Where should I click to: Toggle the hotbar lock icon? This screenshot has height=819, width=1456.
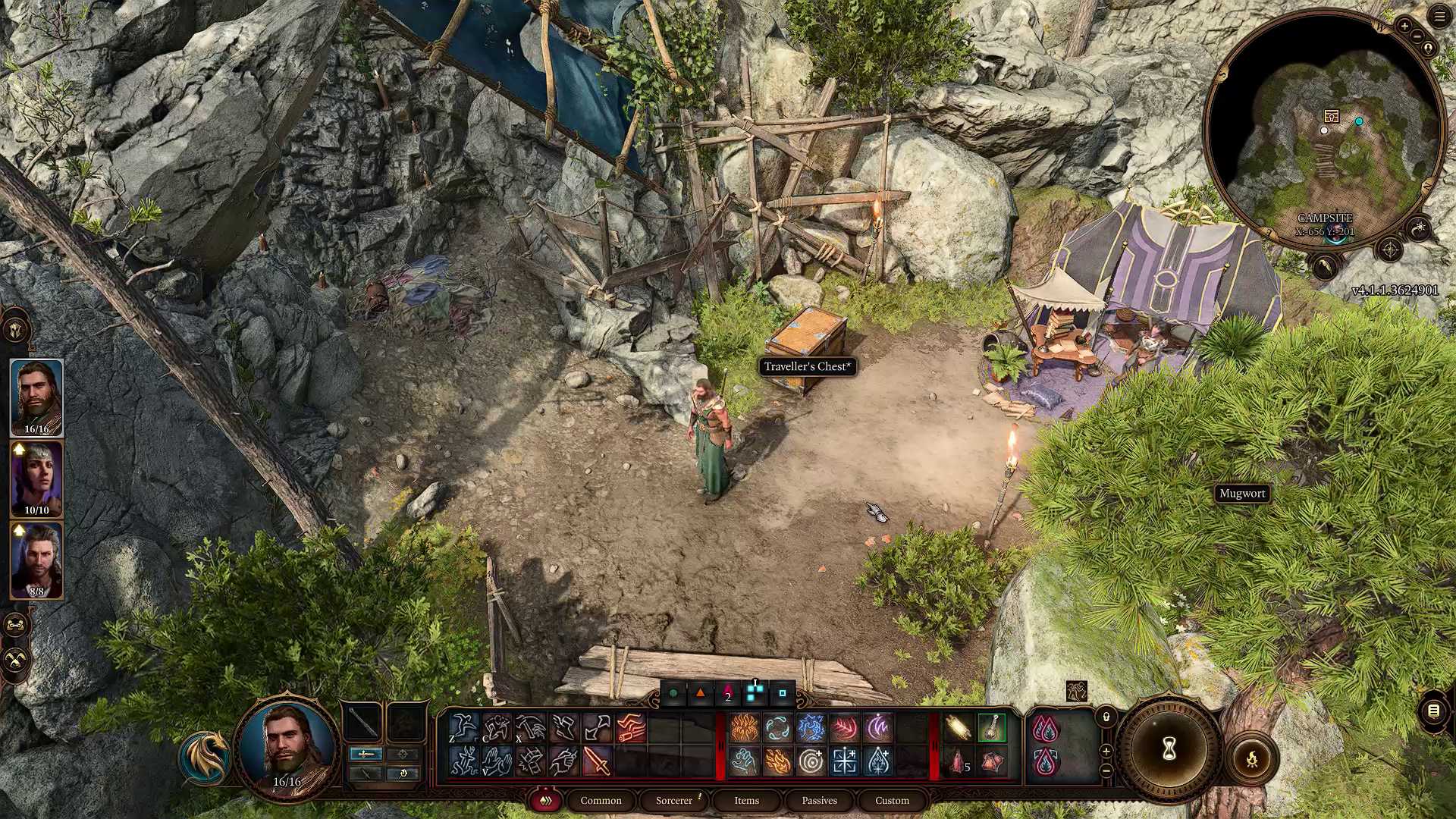[1106, 717]
